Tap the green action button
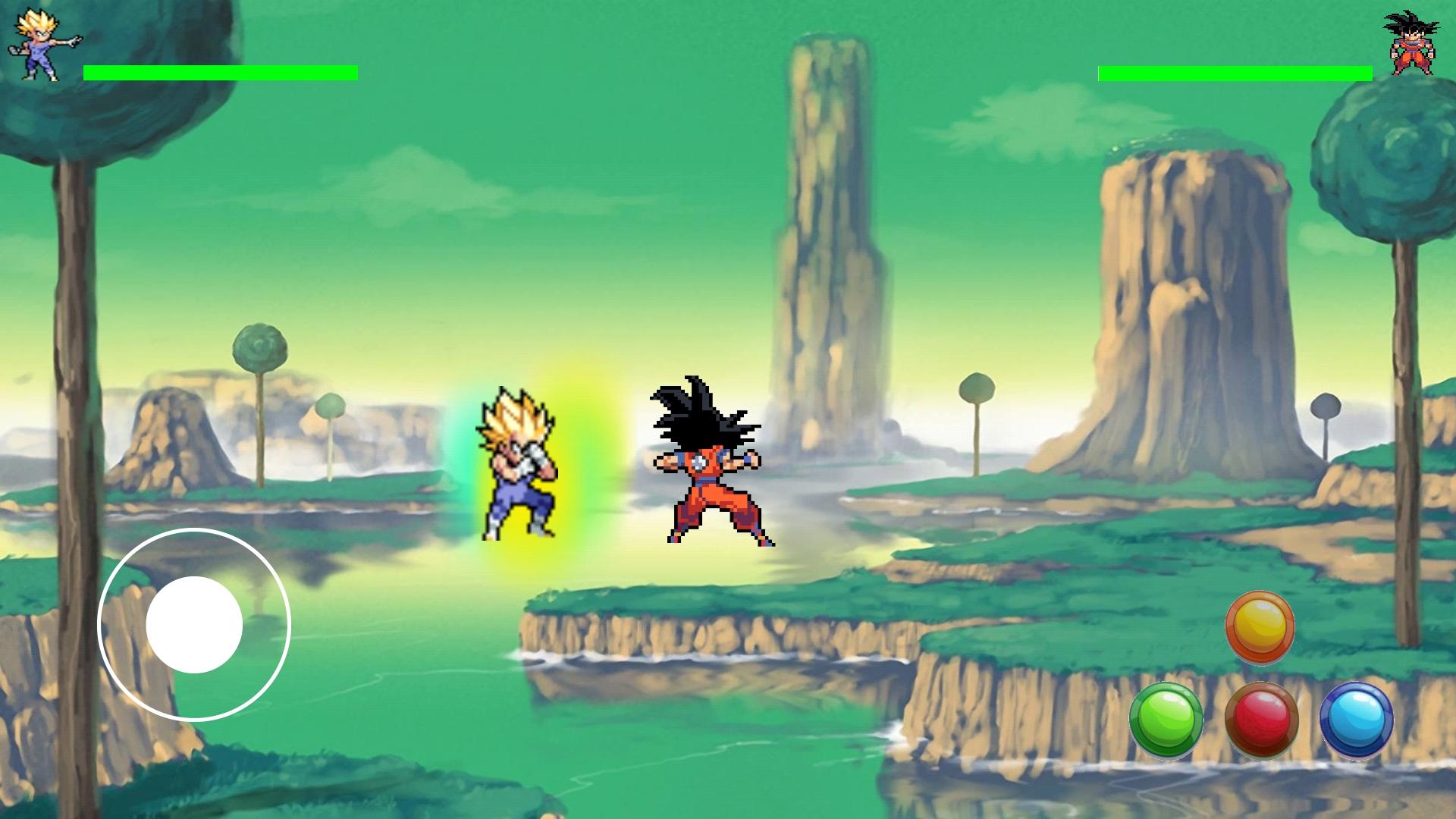 pos(1166,719)
